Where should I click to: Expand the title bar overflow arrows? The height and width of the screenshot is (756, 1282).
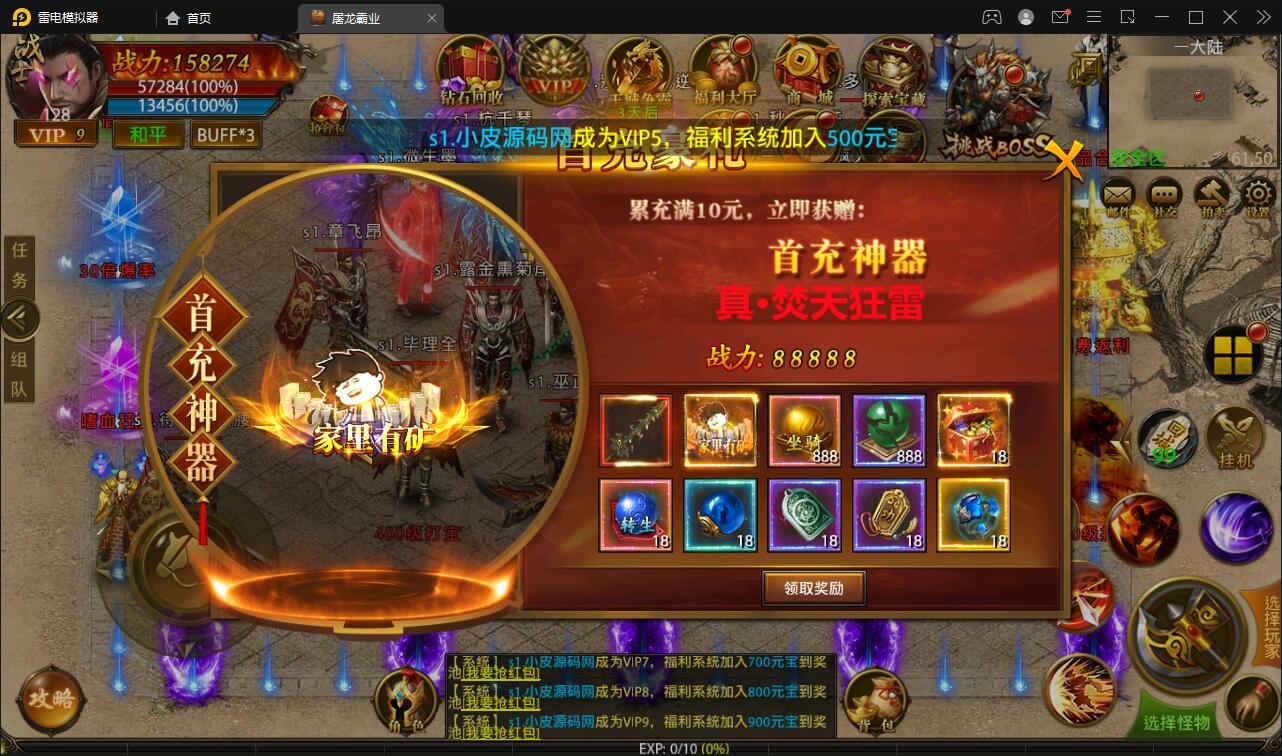click(x=1262, y=17)
